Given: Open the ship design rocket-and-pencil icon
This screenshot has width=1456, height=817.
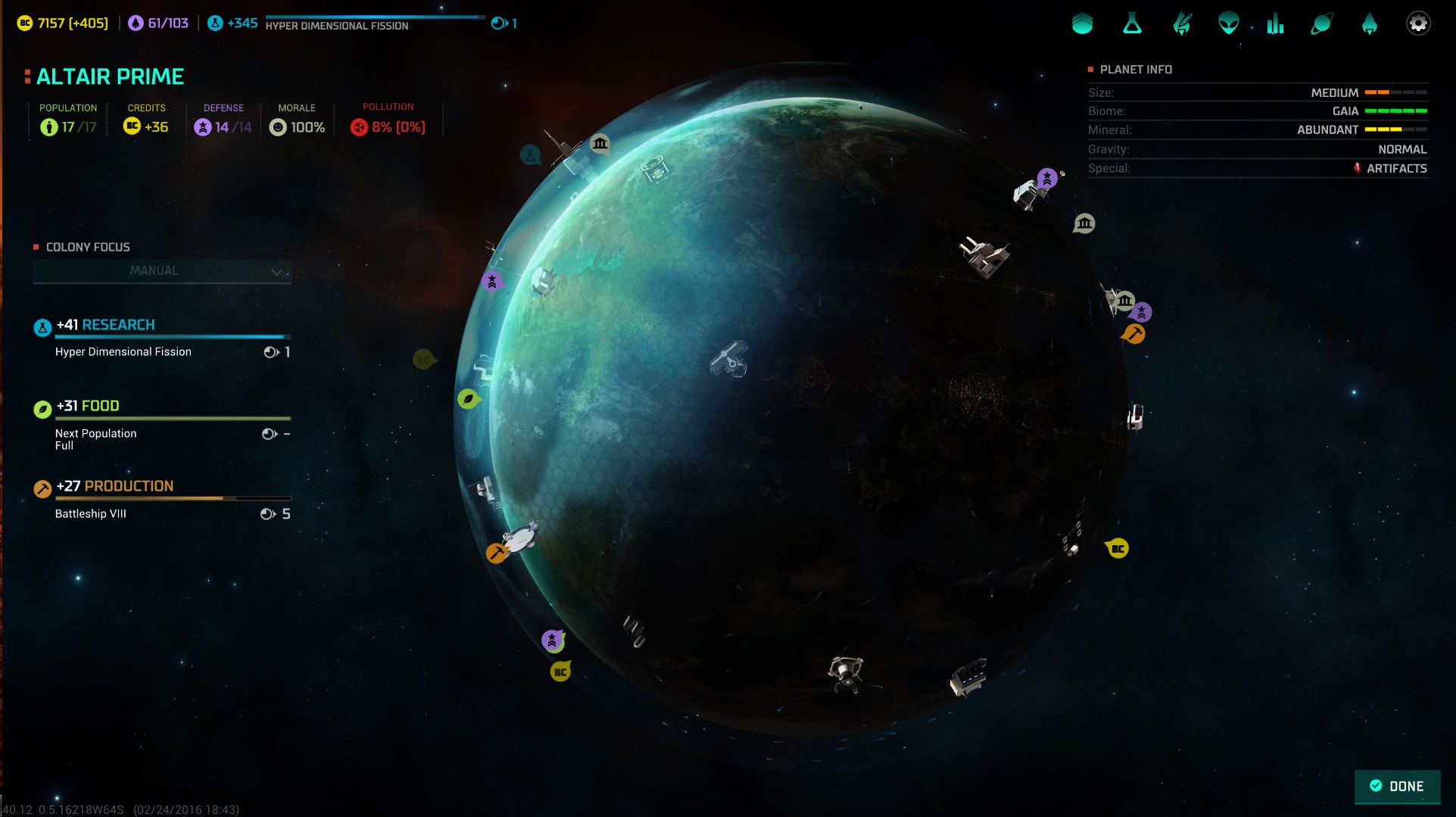Looking at the screenshot, I should click(x=1181, y=24).
